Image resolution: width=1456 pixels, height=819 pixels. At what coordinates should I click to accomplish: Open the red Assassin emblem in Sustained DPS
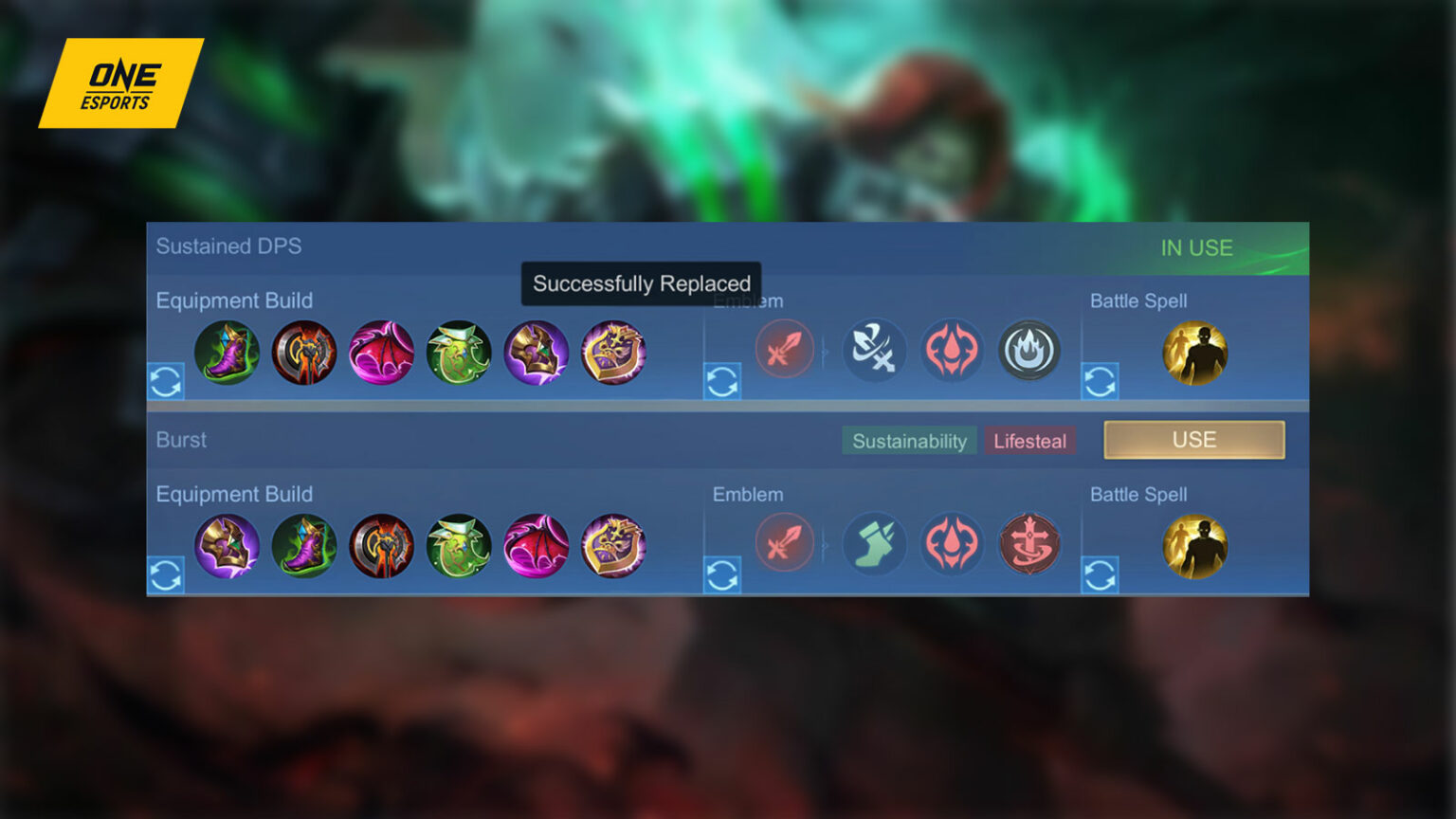(x=785, y=351)
